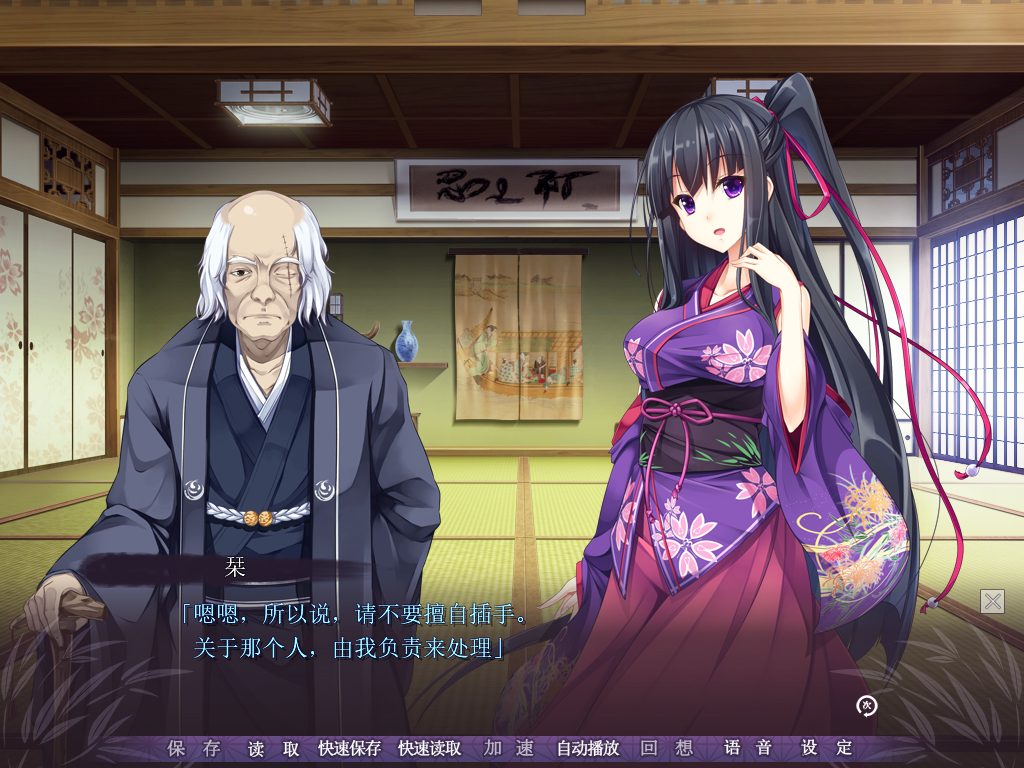Replay voice with 语音 button
The image size is (1024, 768).
tap(748, 748)
